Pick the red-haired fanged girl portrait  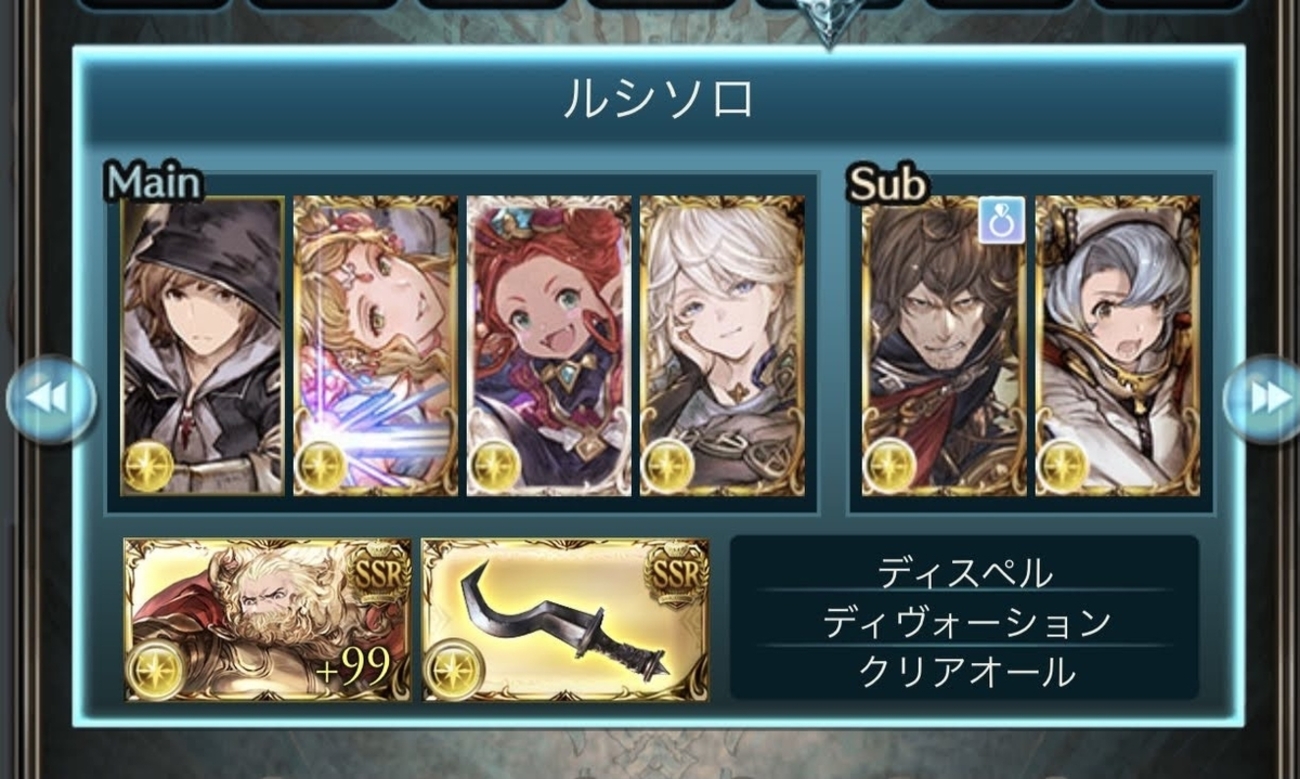tap(549, 346)
